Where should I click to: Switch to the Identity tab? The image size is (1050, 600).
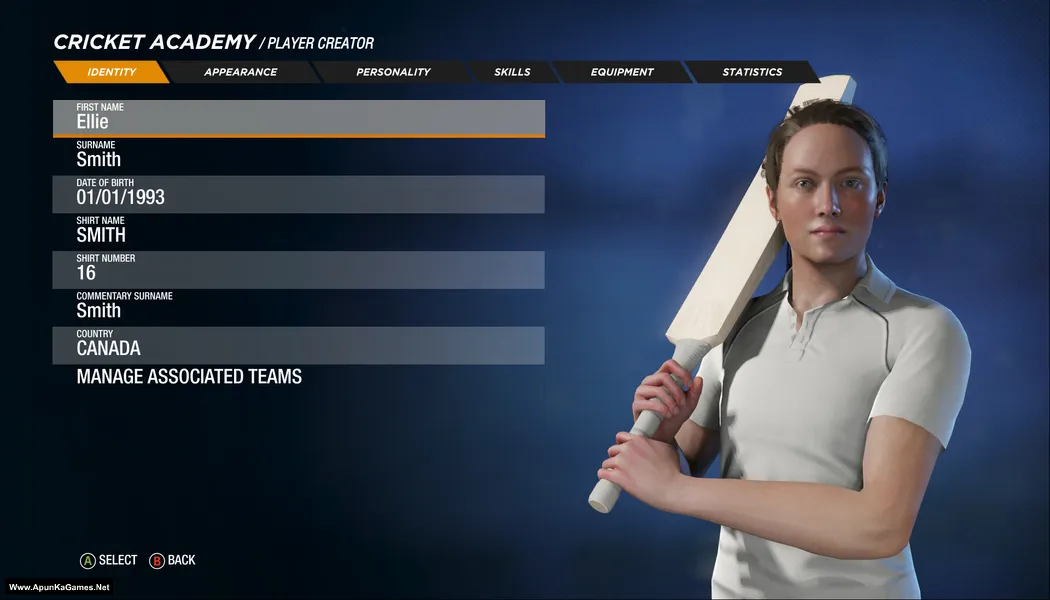click(111, 72)
